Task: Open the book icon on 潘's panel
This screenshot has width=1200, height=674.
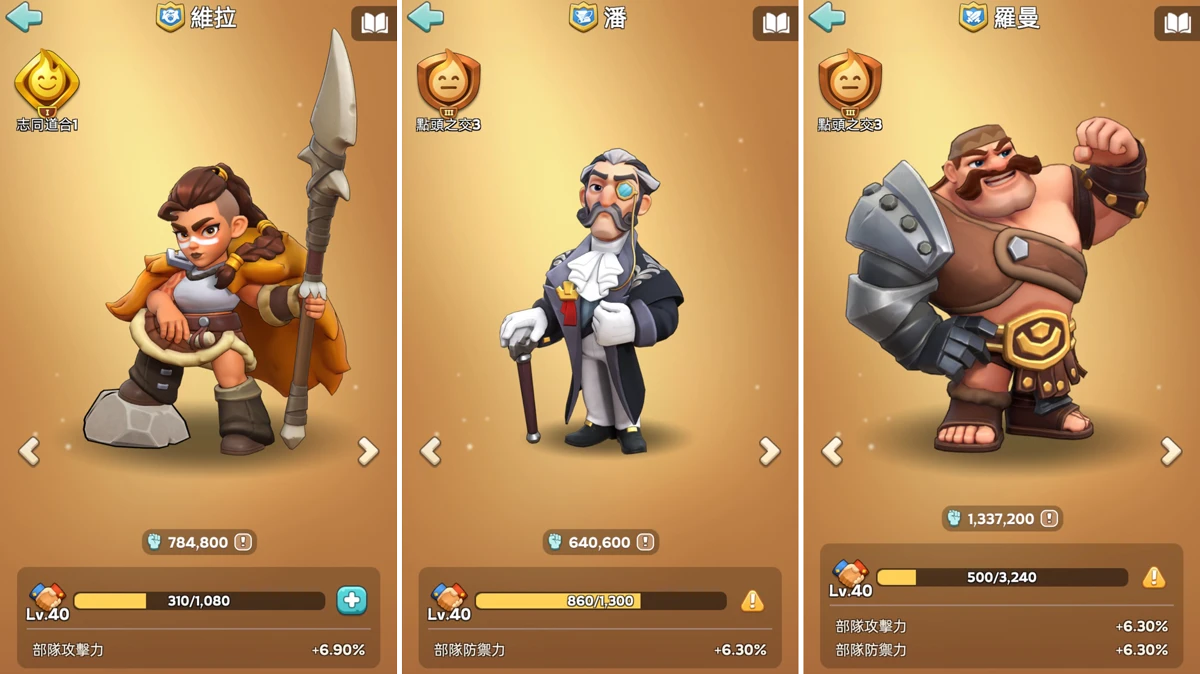Action: pyautogui.click(x=775, y=23)
